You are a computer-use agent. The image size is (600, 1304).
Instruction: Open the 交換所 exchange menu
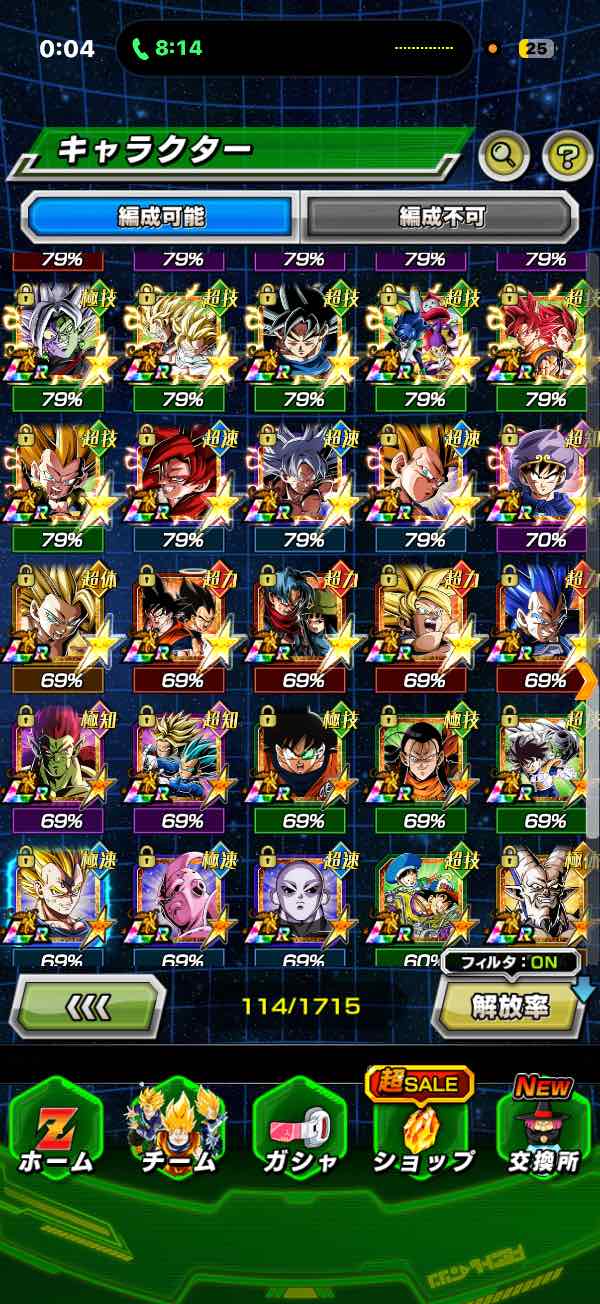tap(543, 1131)
